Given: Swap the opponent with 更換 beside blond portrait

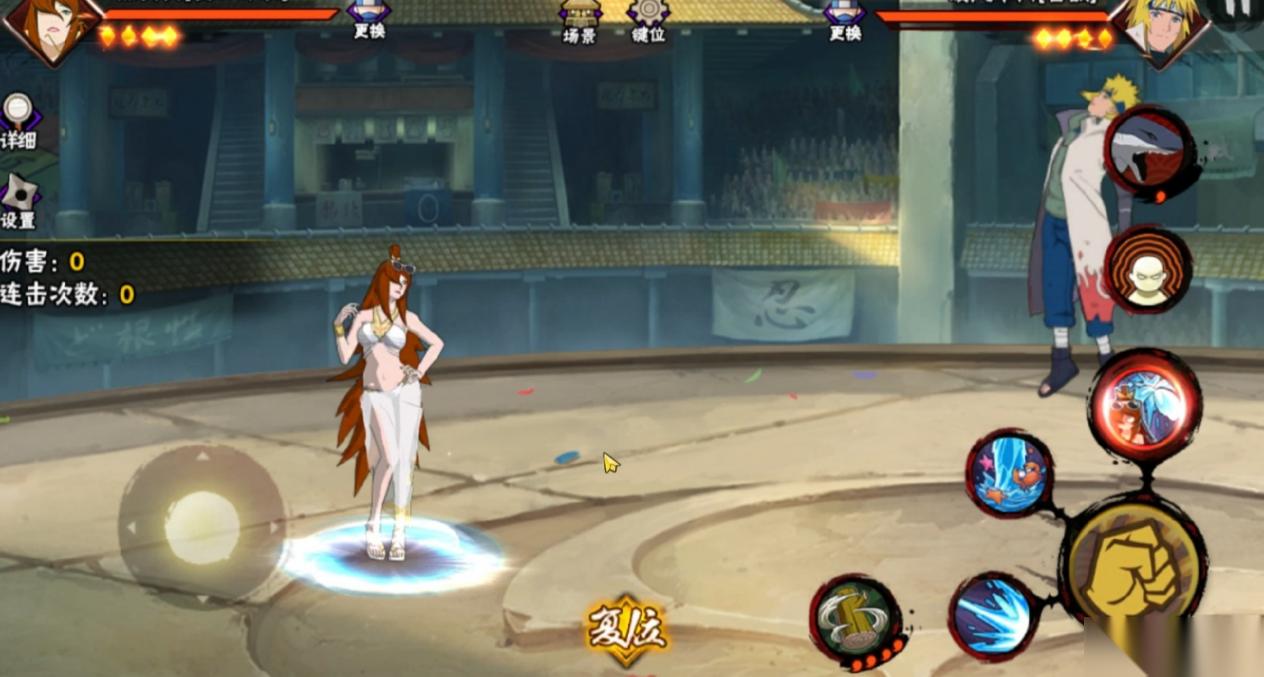Looking at the screenshot, I should pyautogui.click(x=845, y=20).
